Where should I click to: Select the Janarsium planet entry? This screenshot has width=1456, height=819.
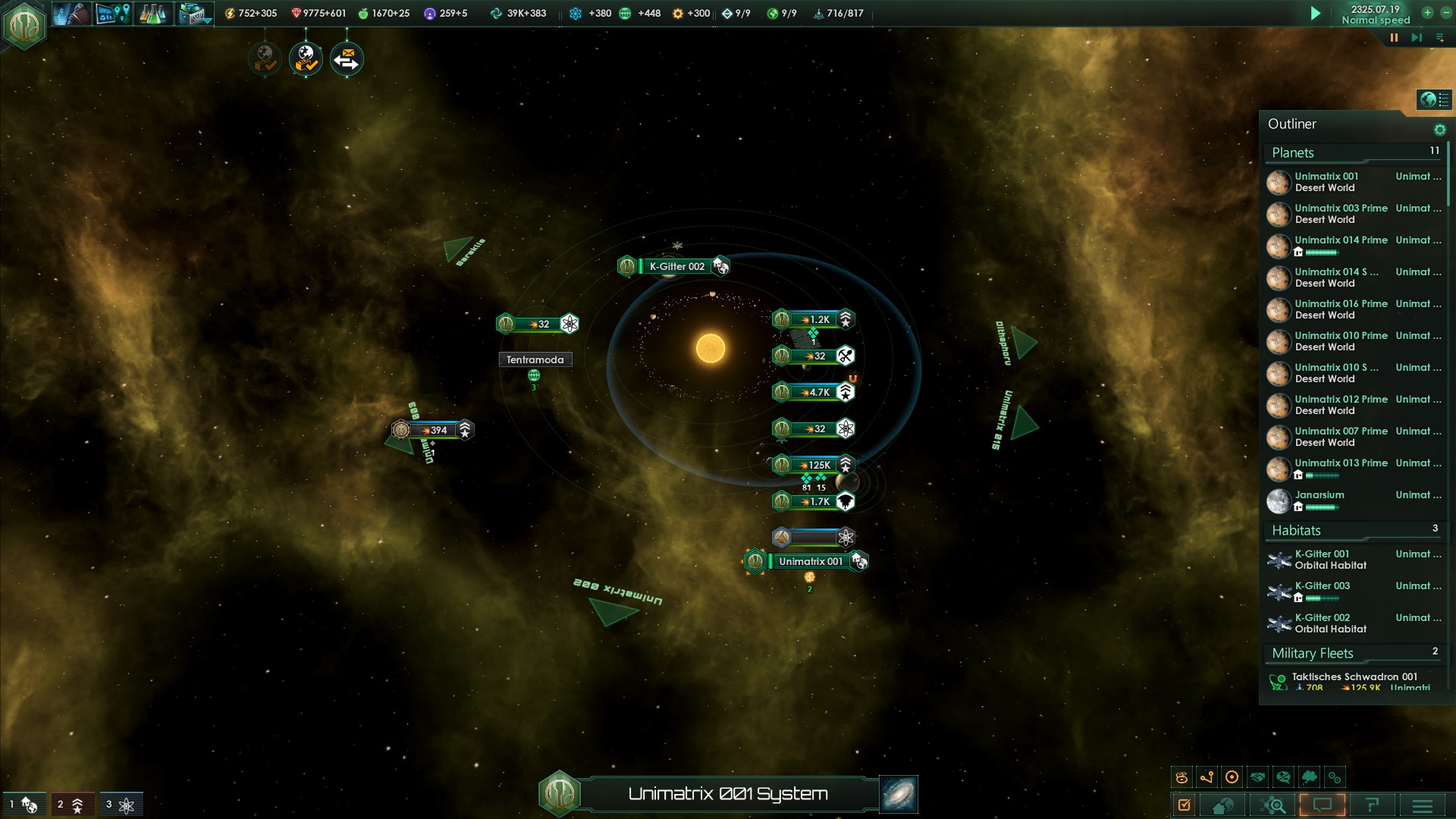pyautogui.click(x=1319, y=500)
